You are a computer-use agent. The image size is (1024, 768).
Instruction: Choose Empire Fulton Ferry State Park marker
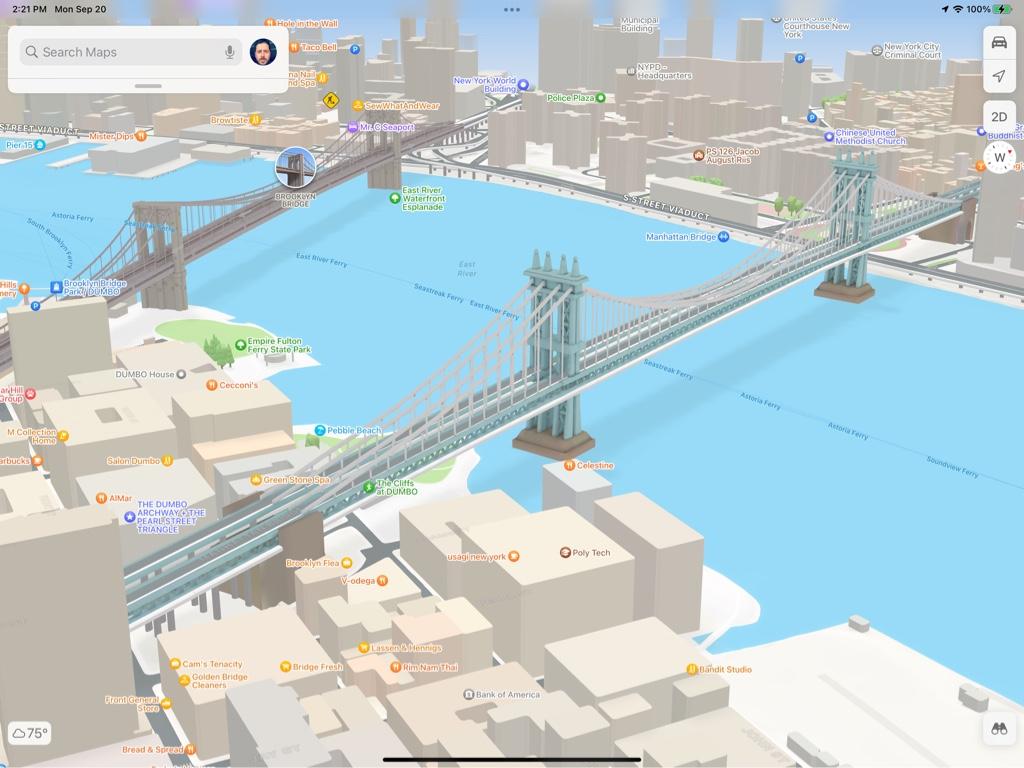coord(241,345)
